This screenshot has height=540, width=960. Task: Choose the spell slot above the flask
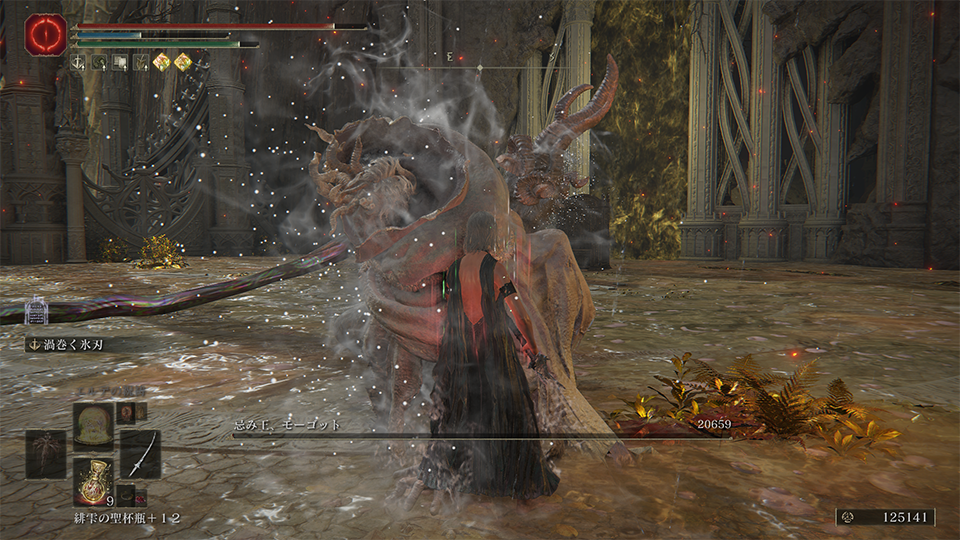pos(93,422)
